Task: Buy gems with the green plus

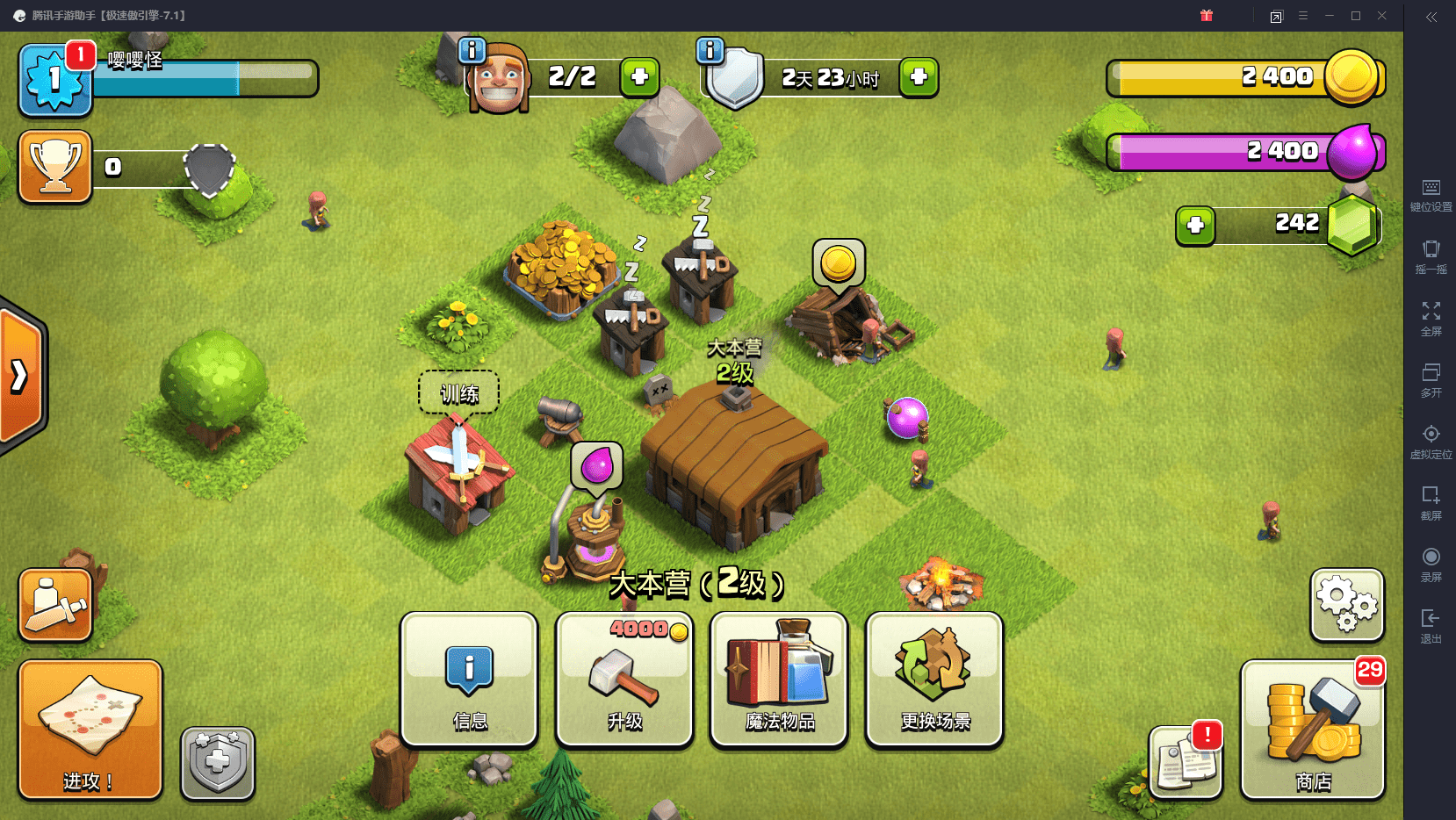Action: (x=1195, y=226)
